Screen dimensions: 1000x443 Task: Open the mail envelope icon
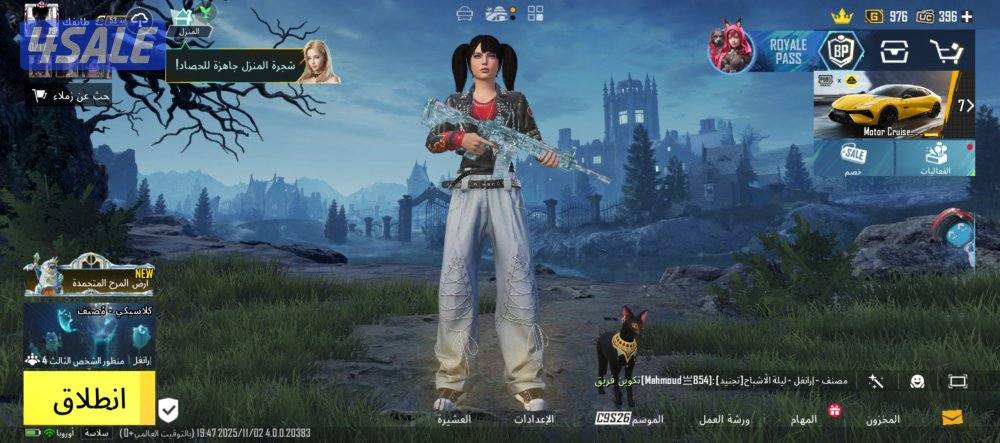(952, 418)
